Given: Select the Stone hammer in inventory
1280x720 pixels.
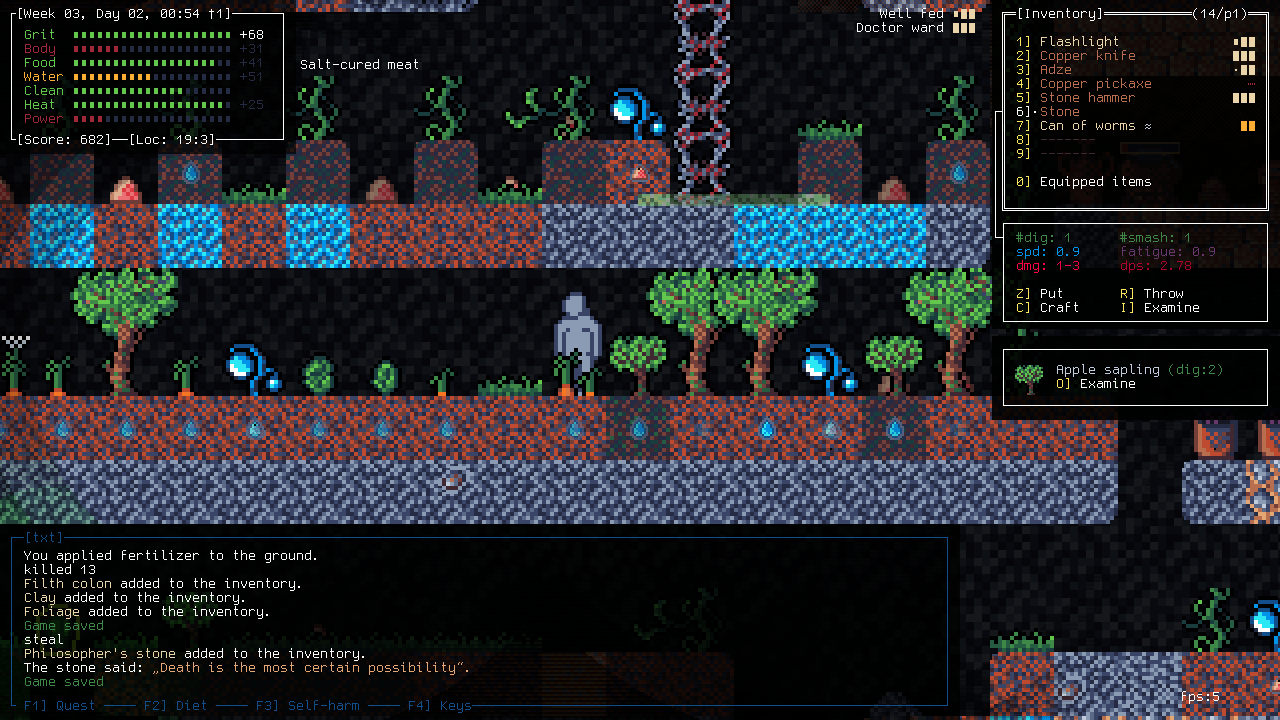Looking at the screenshot, I should 1087,98.
